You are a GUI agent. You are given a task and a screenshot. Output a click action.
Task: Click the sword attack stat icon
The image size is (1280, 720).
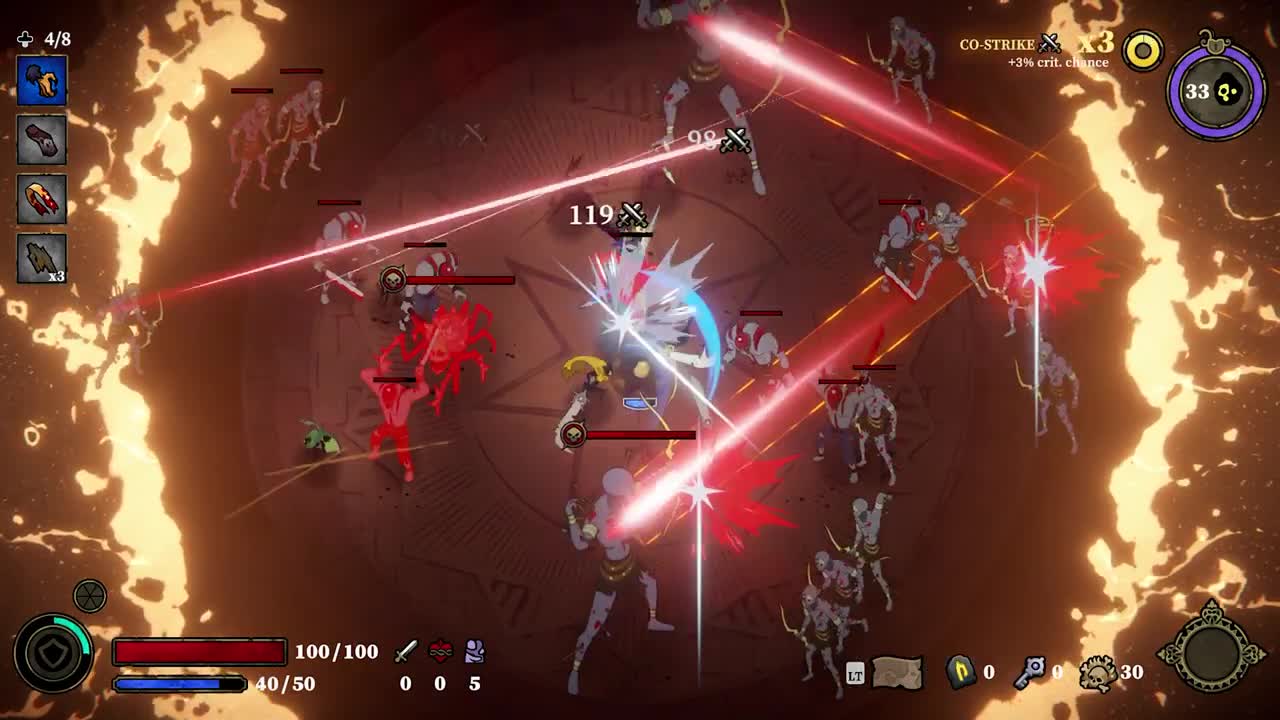[x=405, y=652]
